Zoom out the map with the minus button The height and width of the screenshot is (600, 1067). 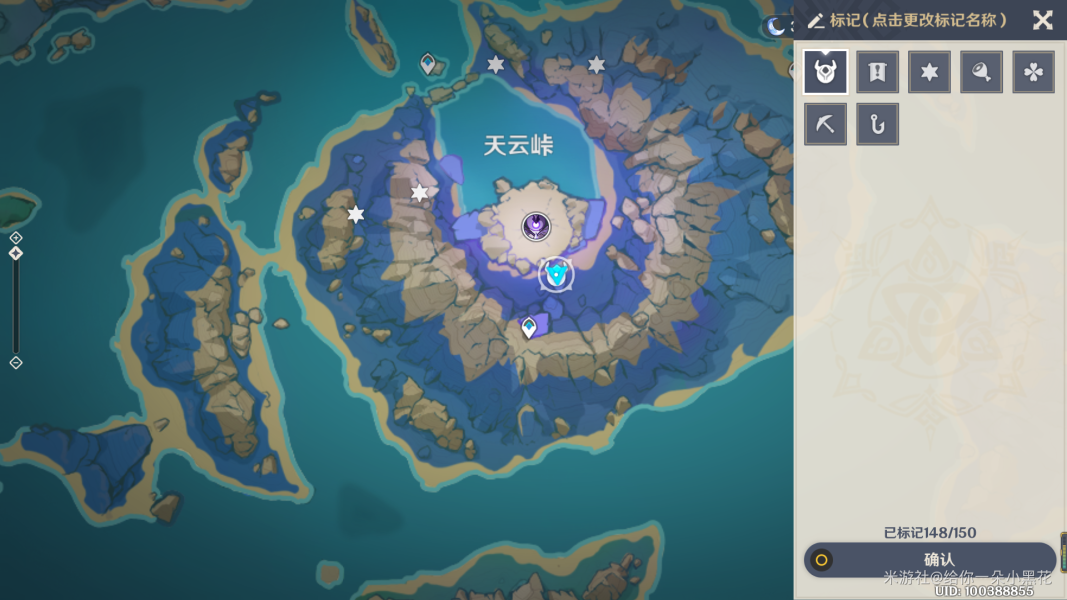pos(16,362)
